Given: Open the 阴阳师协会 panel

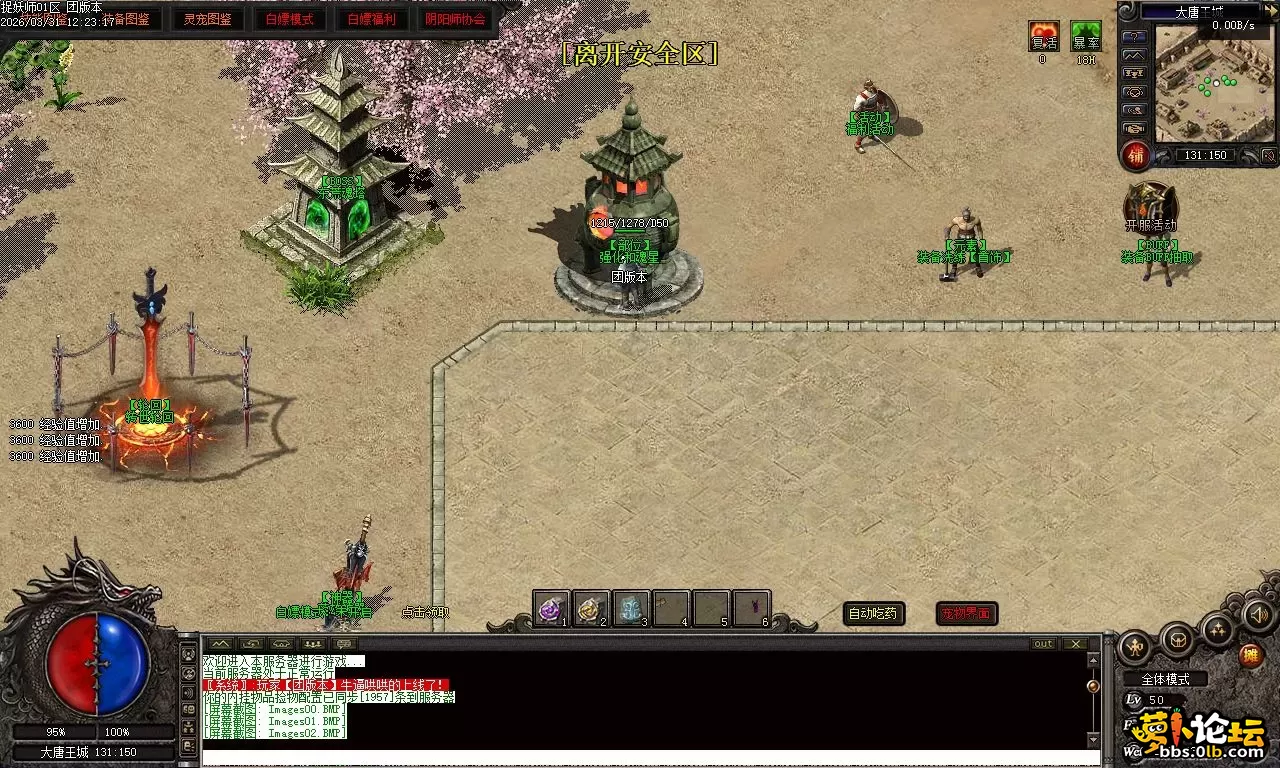Looking at the screenshot, I should click(456, 19).
